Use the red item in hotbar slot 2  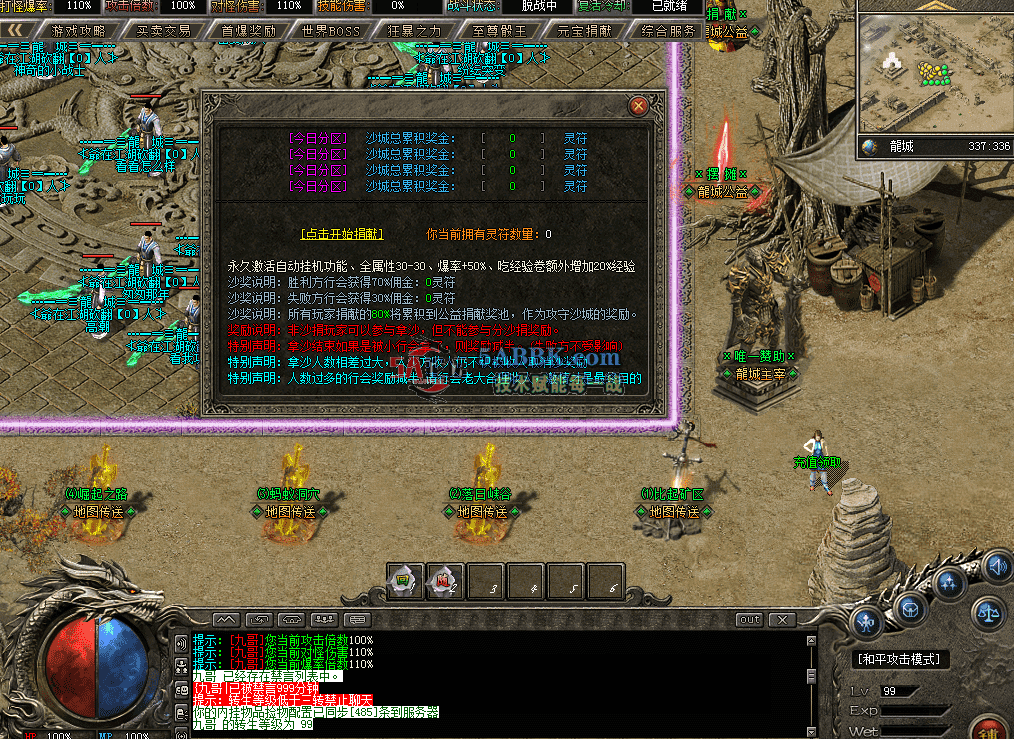[x=445, y=581]
